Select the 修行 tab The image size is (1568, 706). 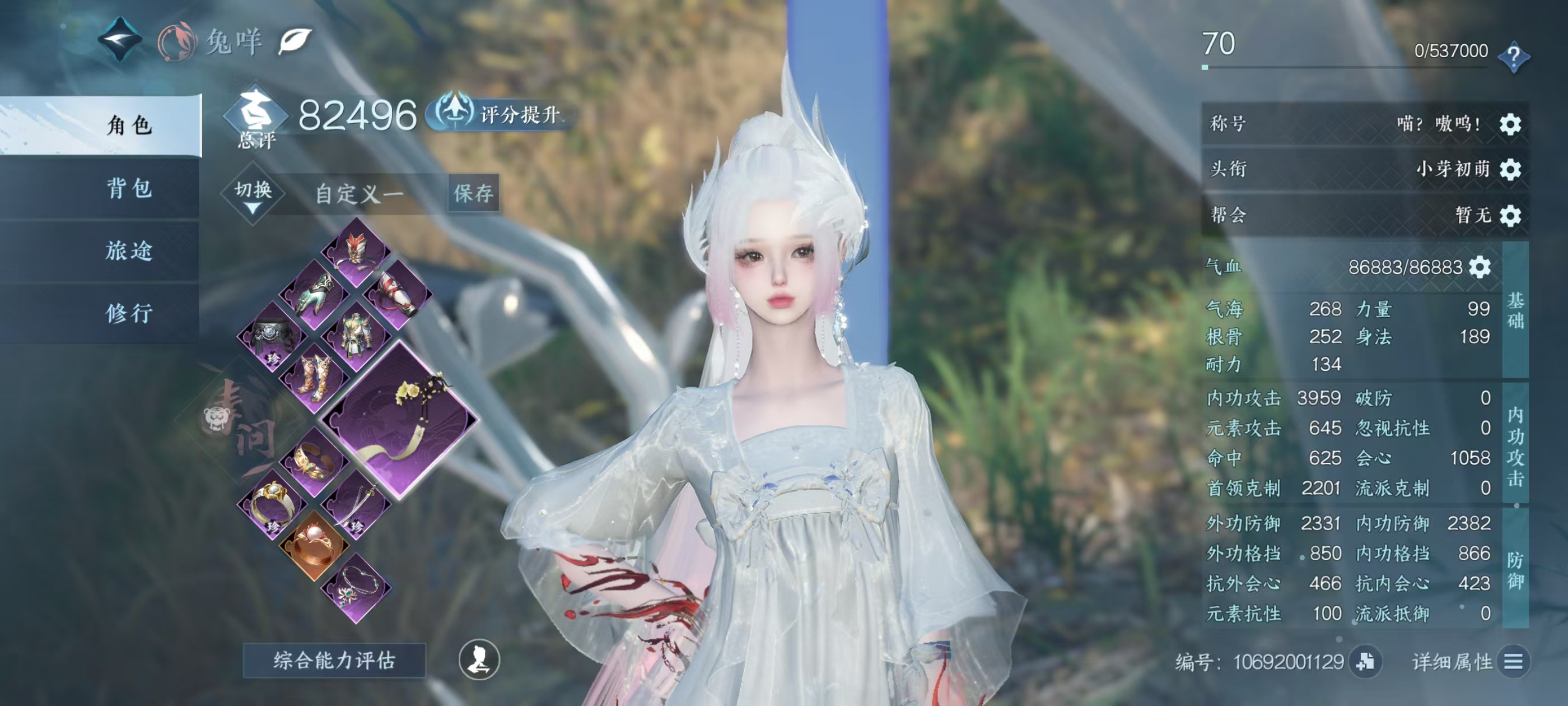(129, 313)
